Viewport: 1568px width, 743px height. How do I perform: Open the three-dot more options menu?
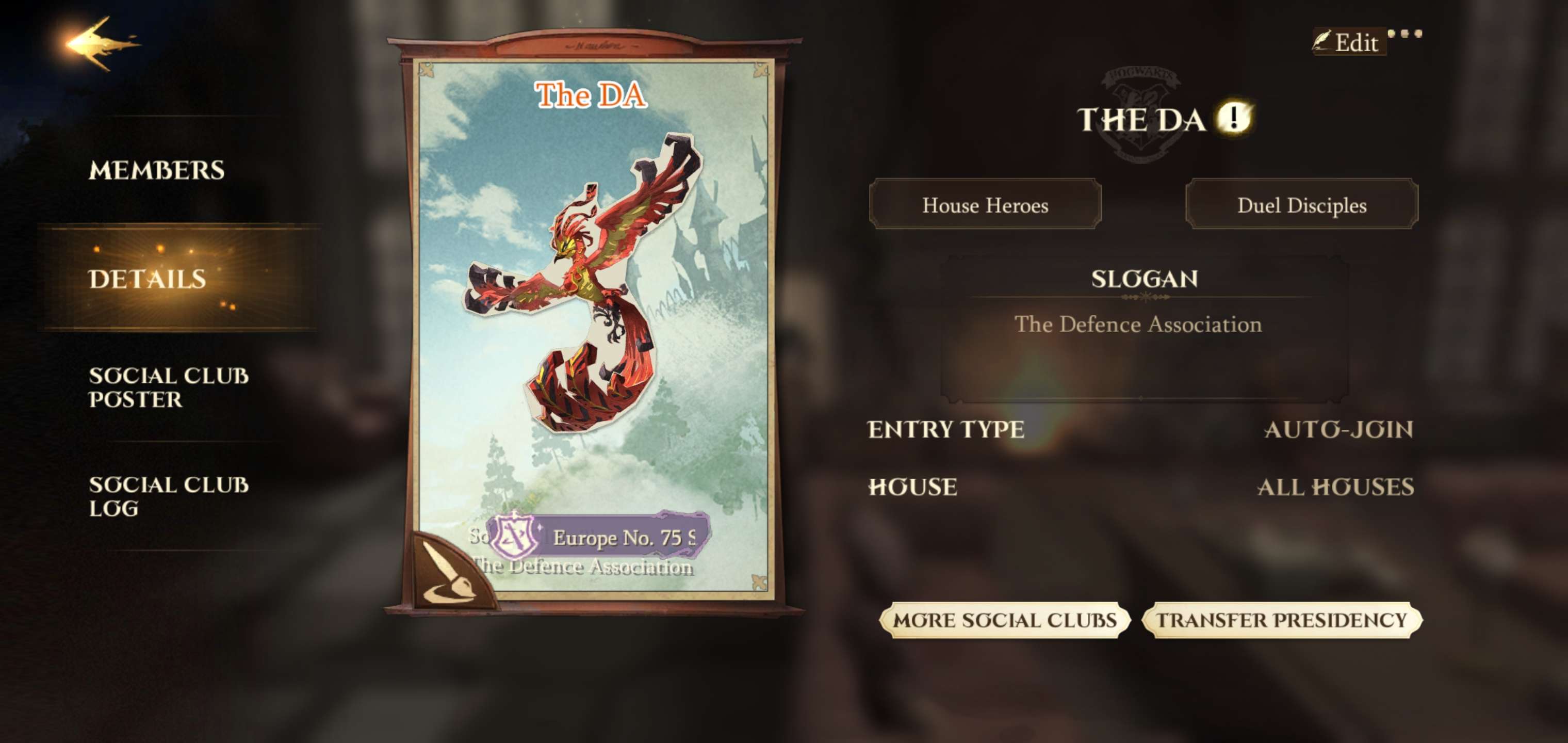(1404, 34)
